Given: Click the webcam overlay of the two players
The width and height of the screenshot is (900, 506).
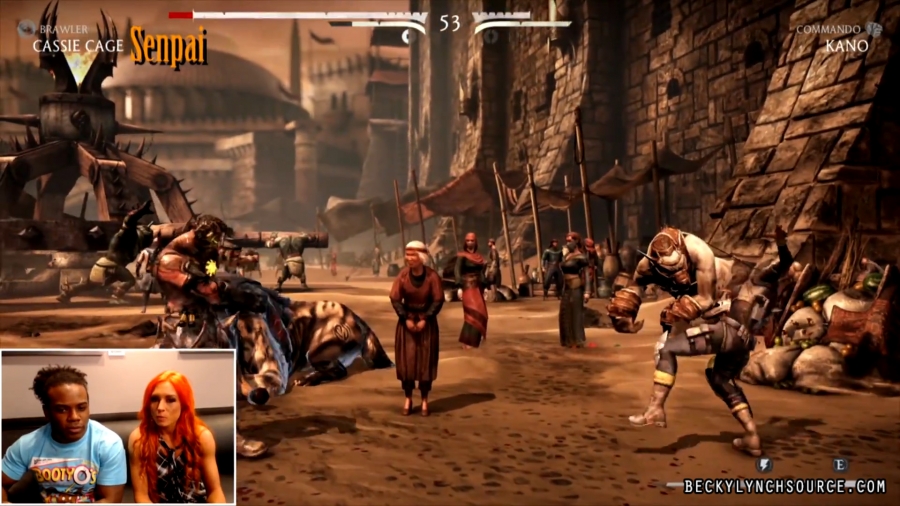Looking at the screenshot, I should coord(118,427).
